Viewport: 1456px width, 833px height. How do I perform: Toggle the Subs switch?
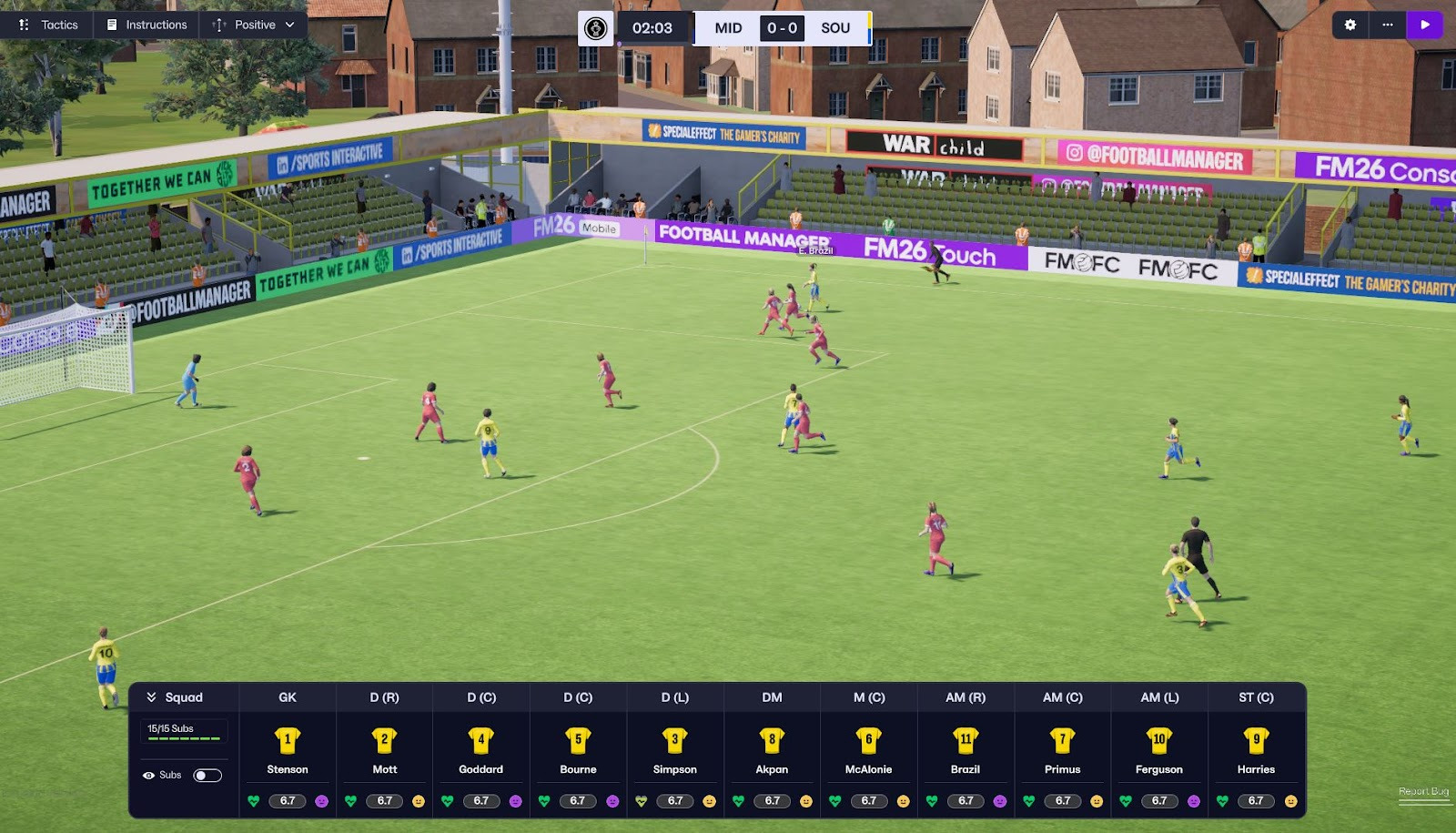click(207, 776)
